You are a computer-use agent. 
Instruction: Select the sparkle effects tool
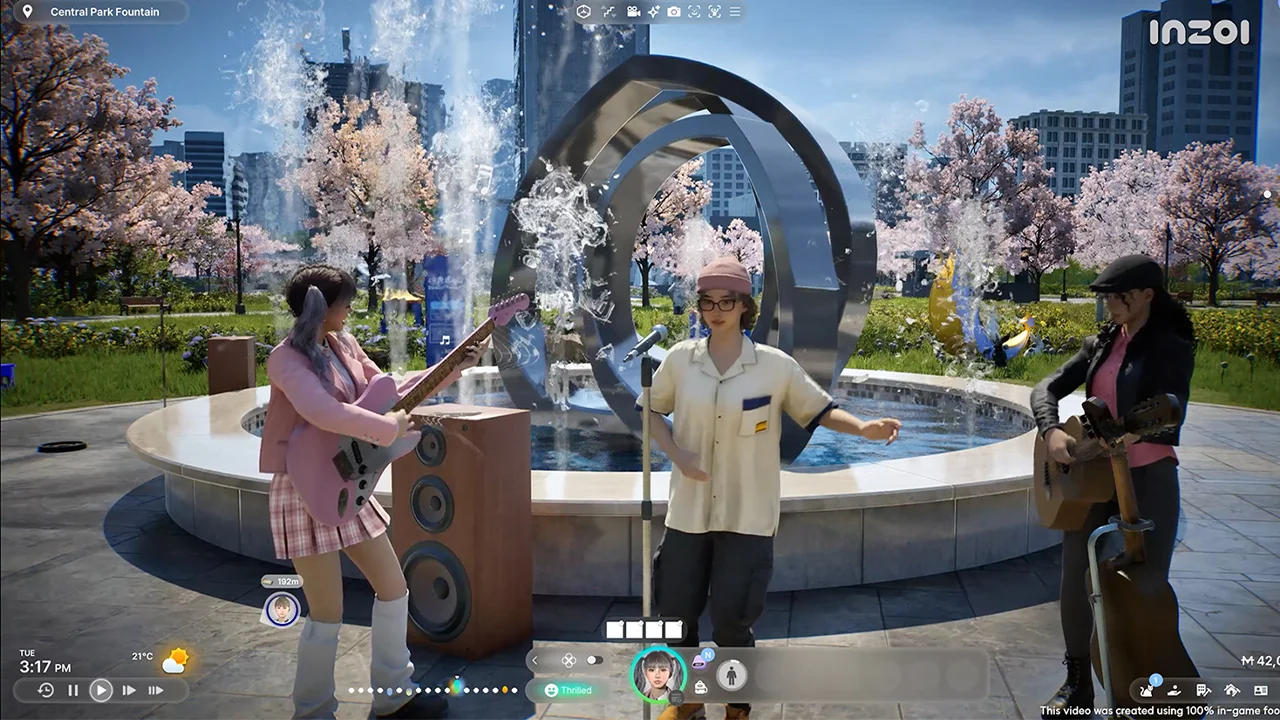652,11
